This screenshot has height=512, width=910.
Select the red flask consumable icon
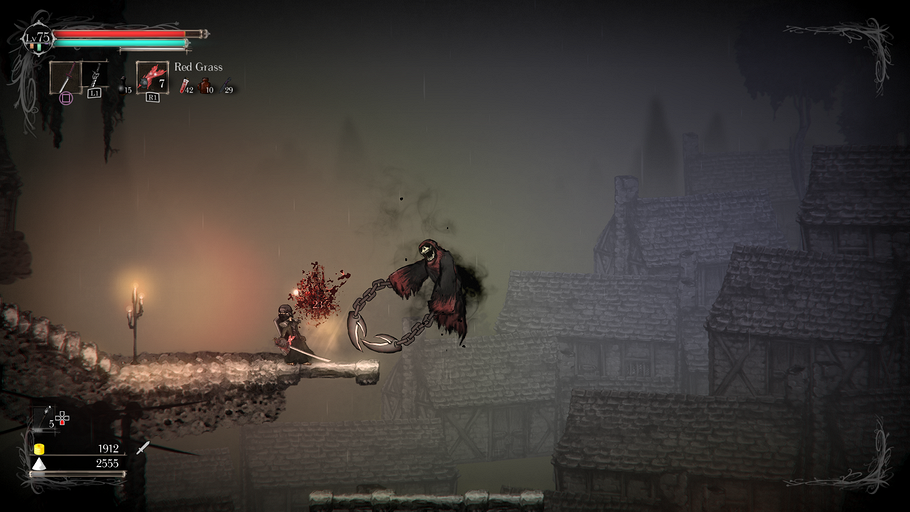click(x=185, y=87)
